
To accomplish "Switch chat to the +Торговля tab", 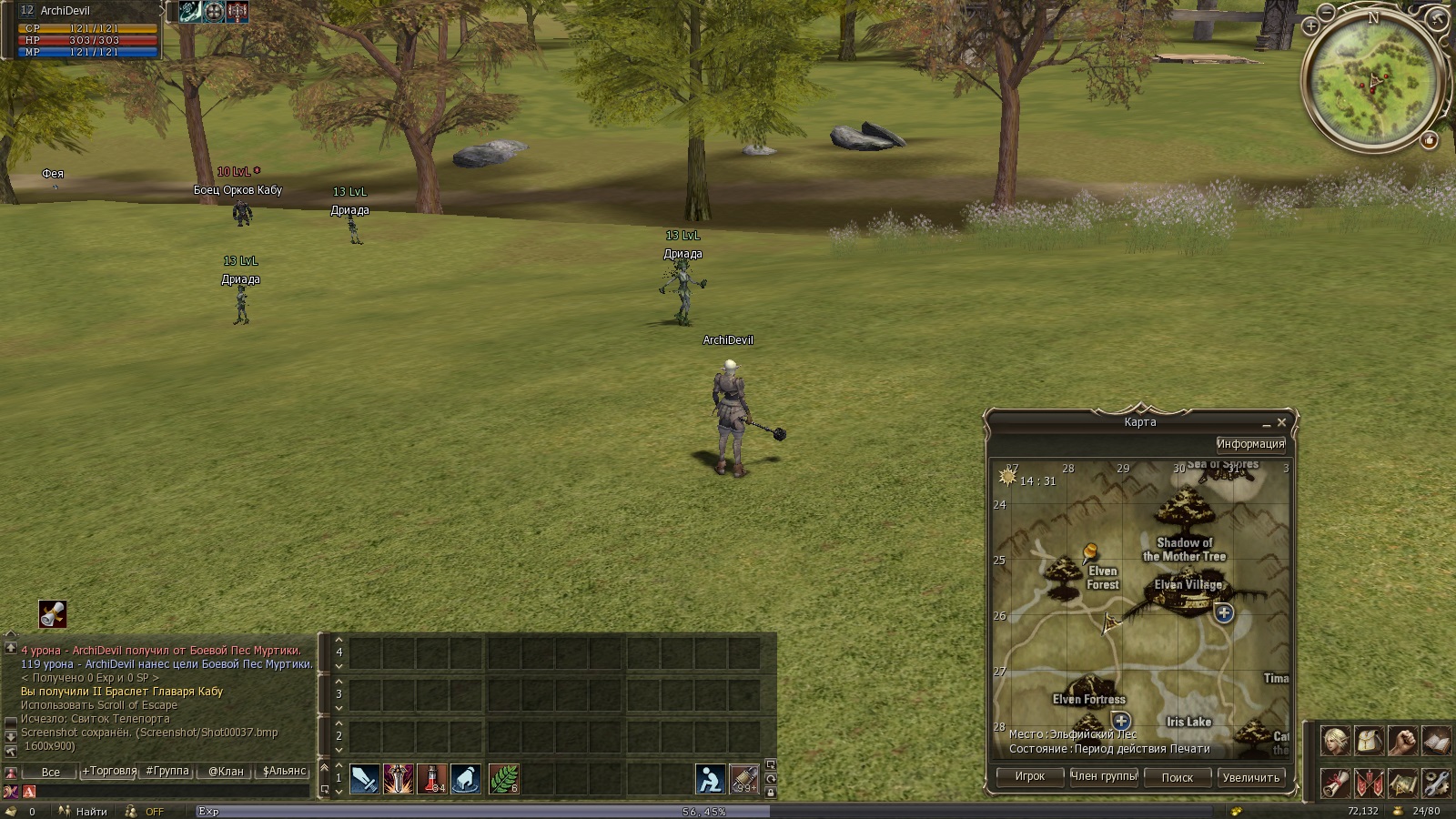I will click(x=109, y=771).
